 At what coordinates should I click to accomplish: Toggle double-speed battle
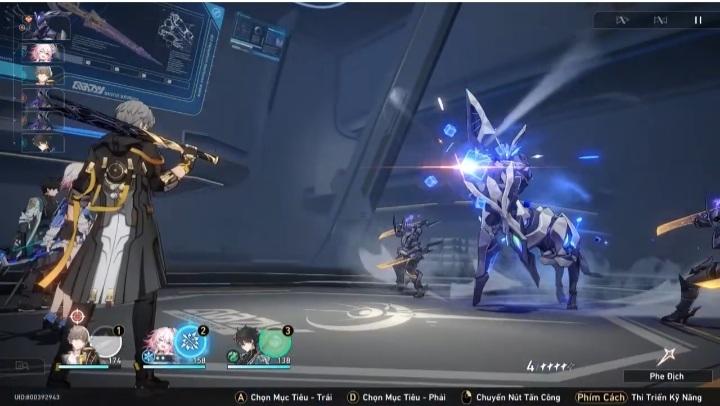tap(622, 20)
